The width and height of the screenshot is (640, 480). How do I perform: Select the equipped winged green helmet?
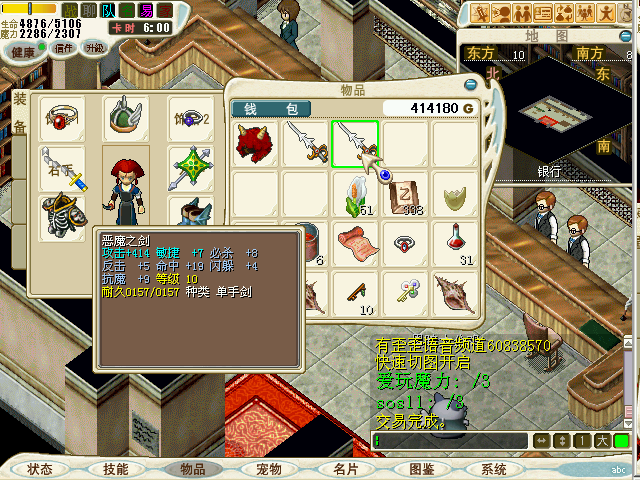126,118
